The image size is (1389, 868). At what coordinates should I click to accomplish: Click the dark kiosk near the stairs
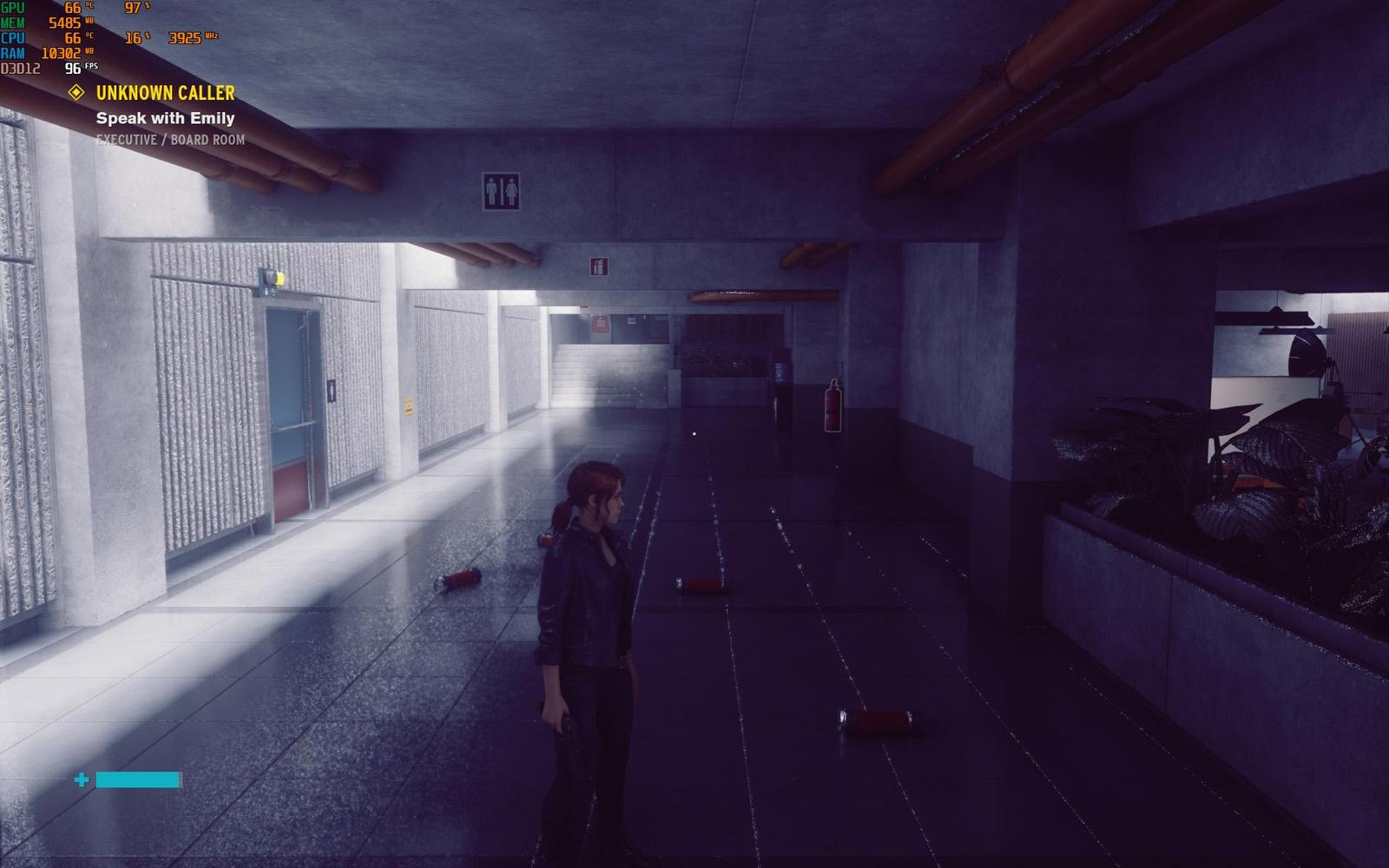[x=779, y=378]
